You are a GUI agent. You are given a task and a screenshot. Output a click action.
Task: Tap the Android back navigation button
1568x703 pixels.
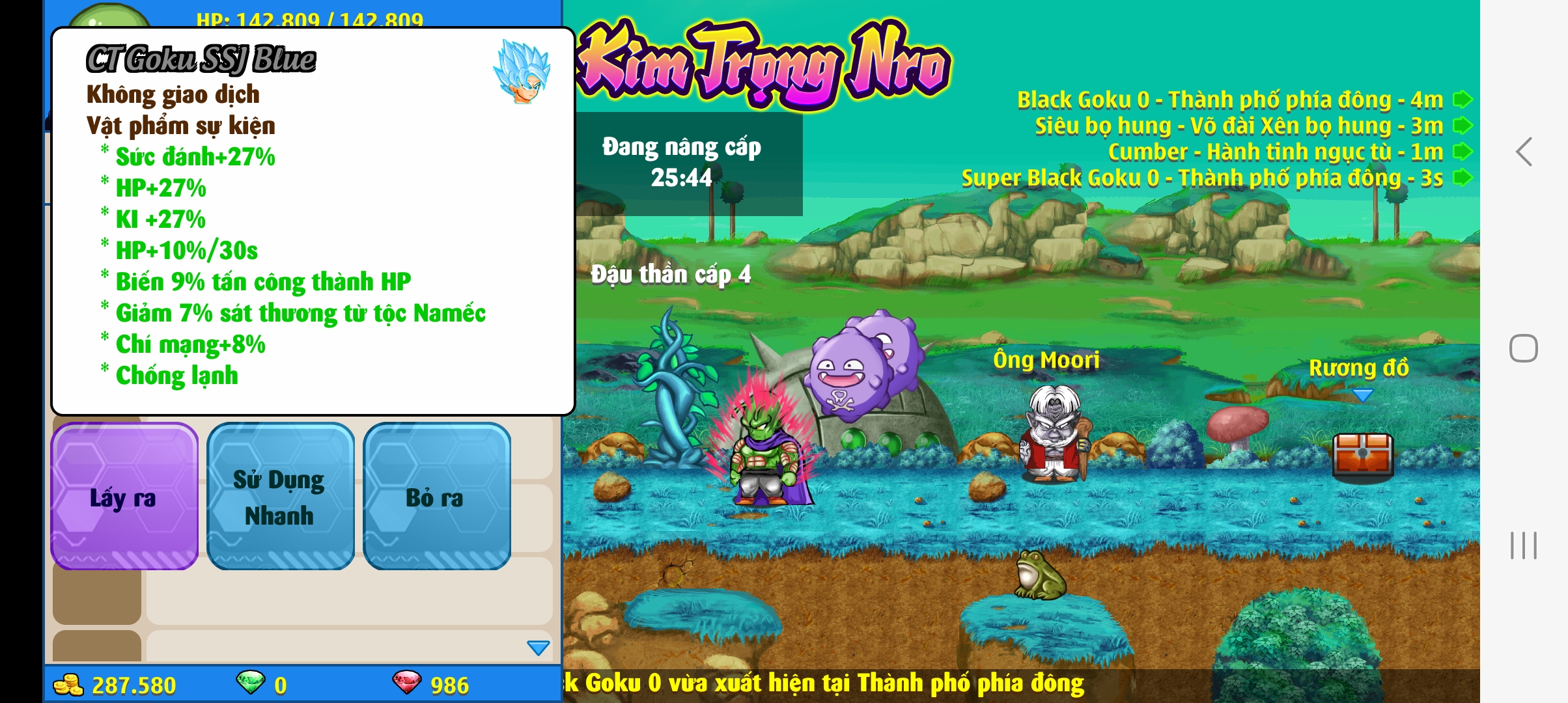click(1524, 152)
